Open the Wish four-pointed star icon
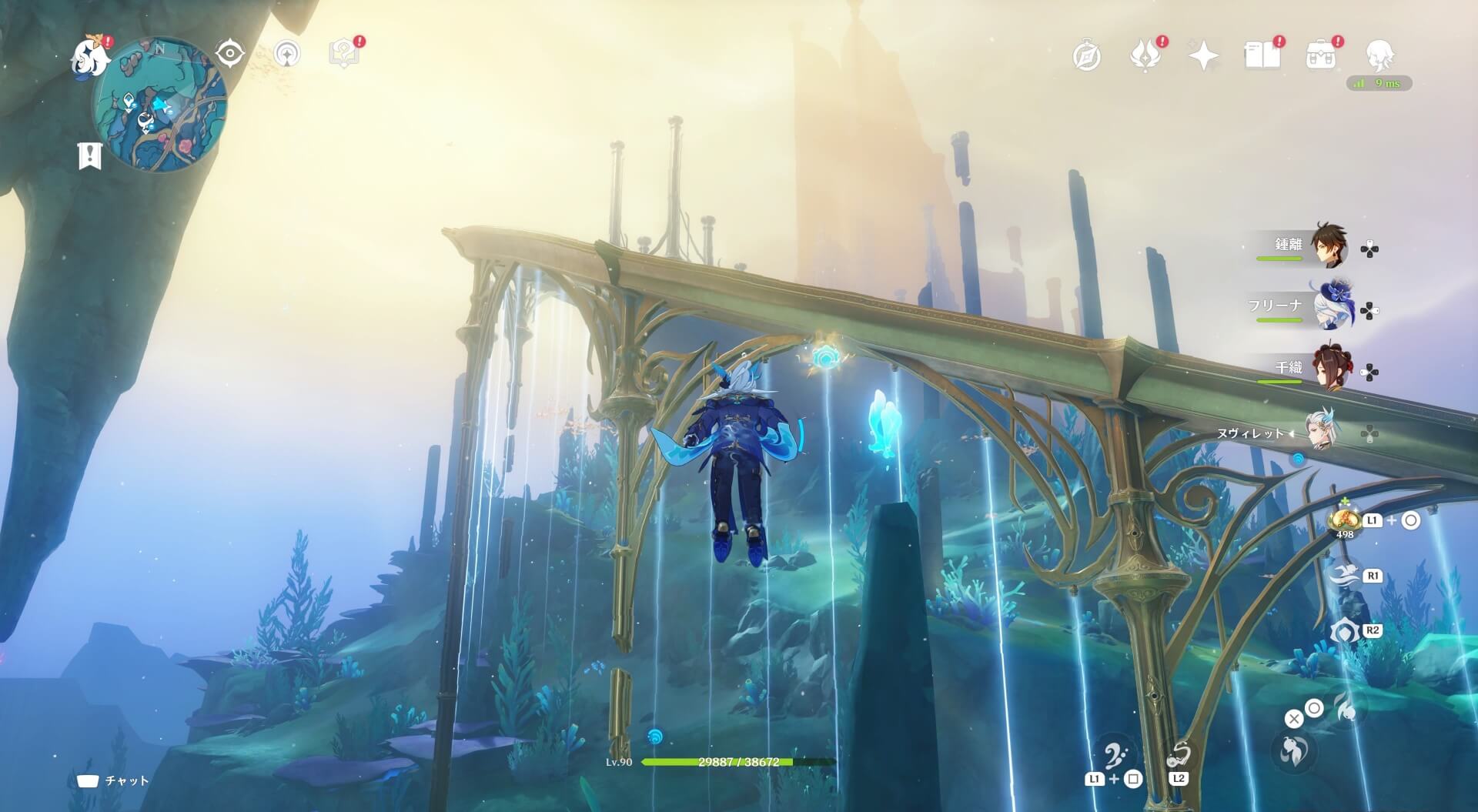 click(1203, 55)
